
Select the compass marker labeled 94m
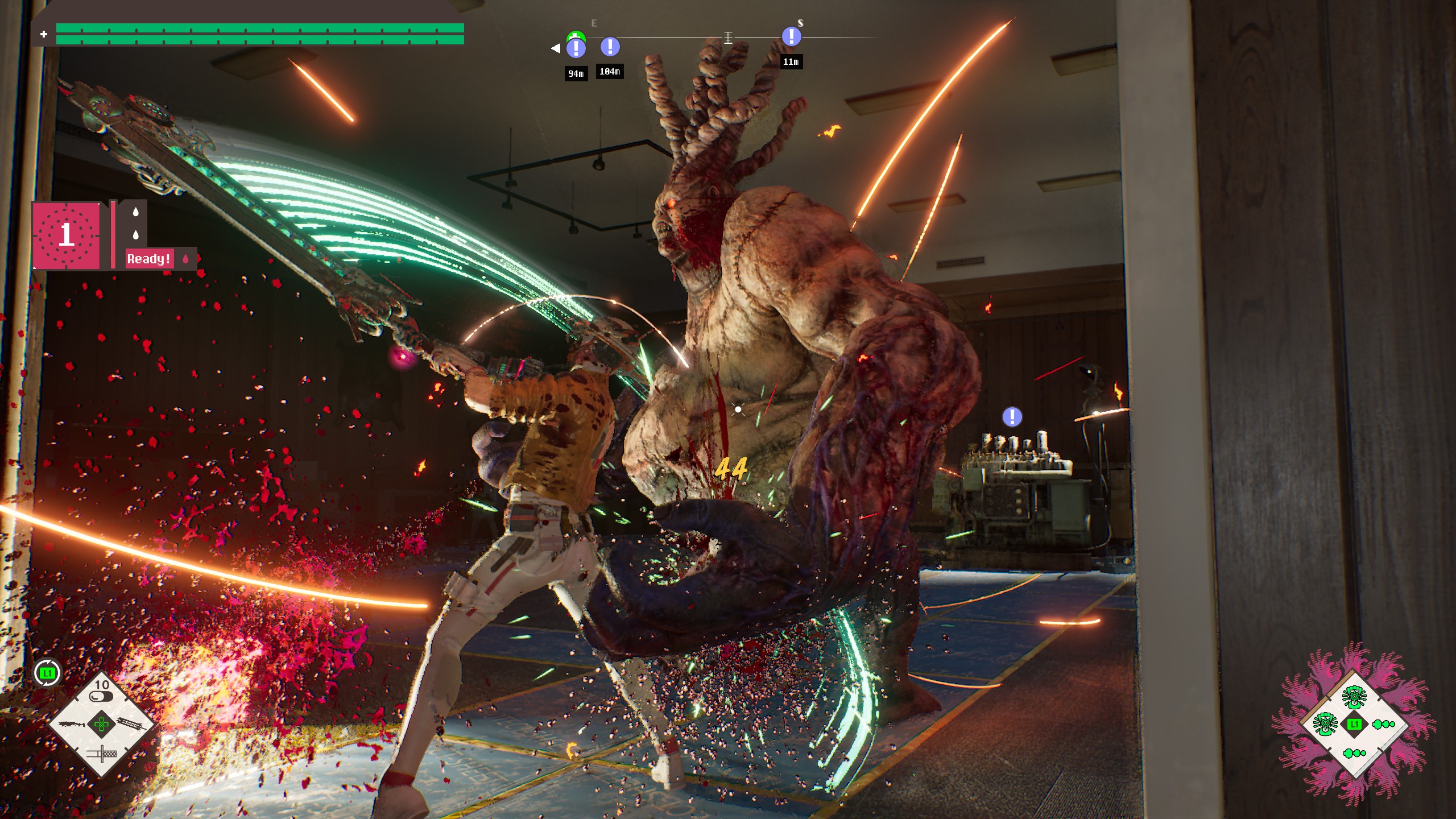pos(576,48)
